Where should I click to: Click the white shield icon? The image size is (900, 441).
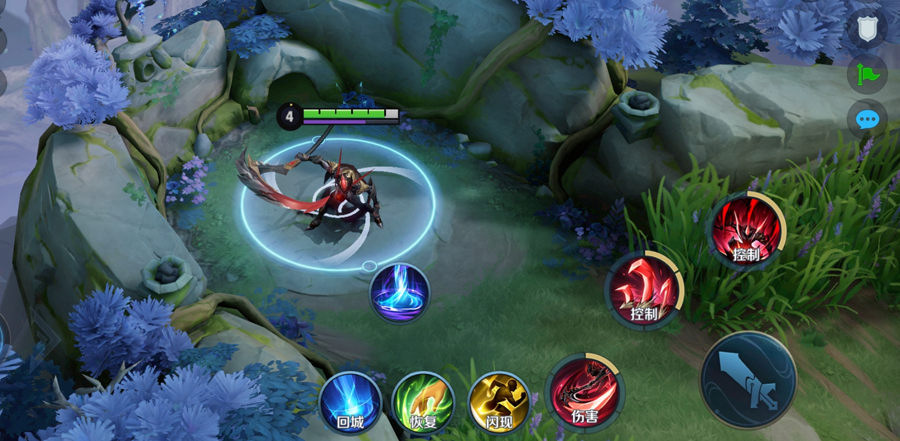[867, 28]
